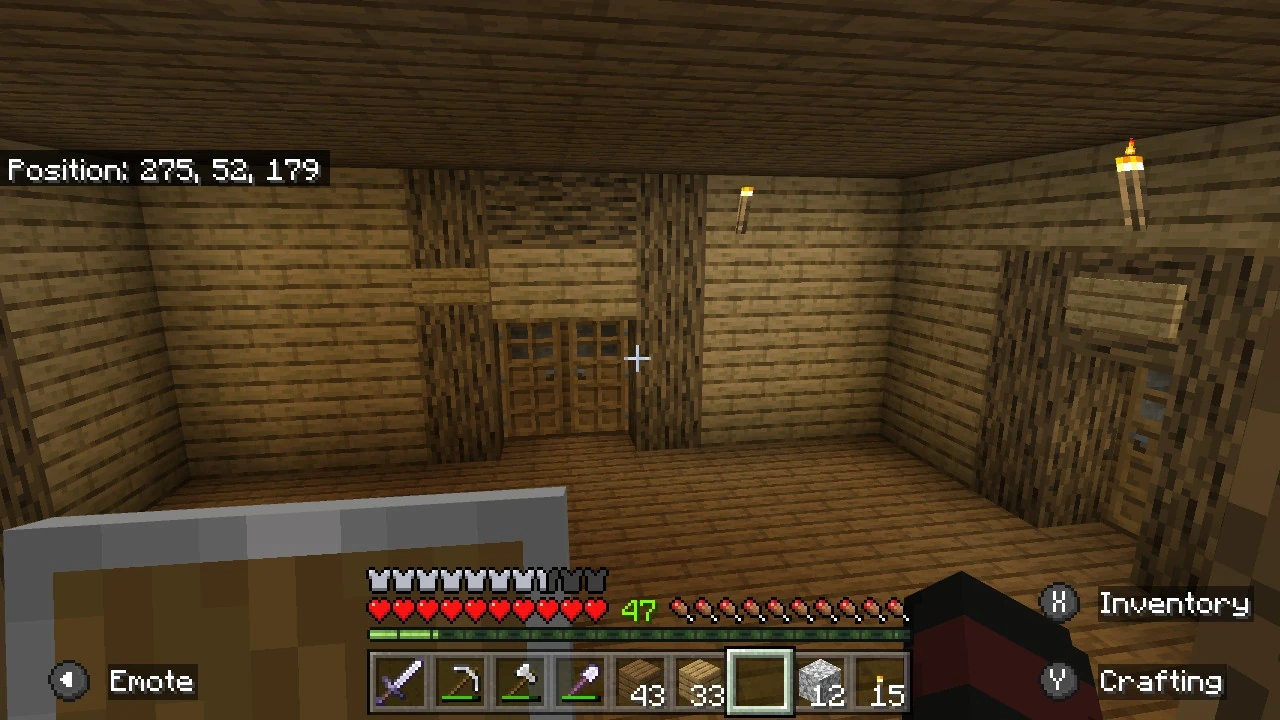
Task: Select the stack of 33 oak planks
Action: [x=701, y=681]
